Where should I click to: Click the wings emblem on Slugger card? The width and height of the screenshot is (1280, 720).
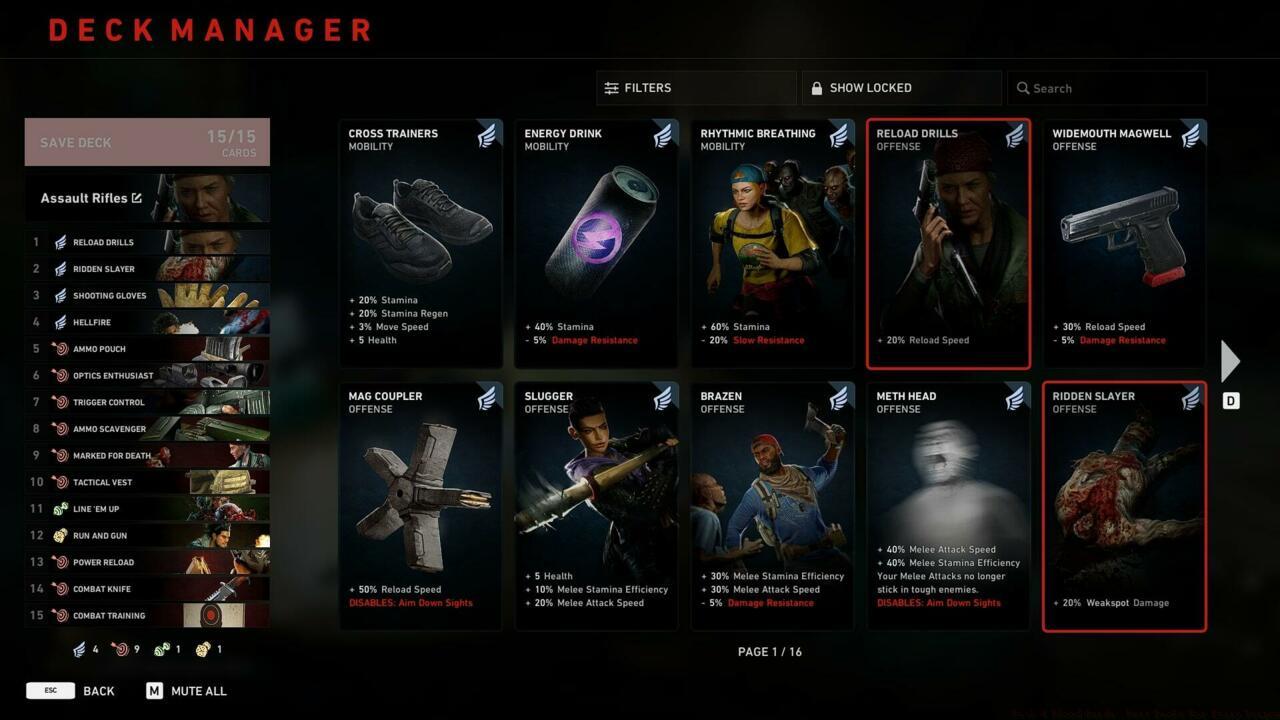point(663,398)
